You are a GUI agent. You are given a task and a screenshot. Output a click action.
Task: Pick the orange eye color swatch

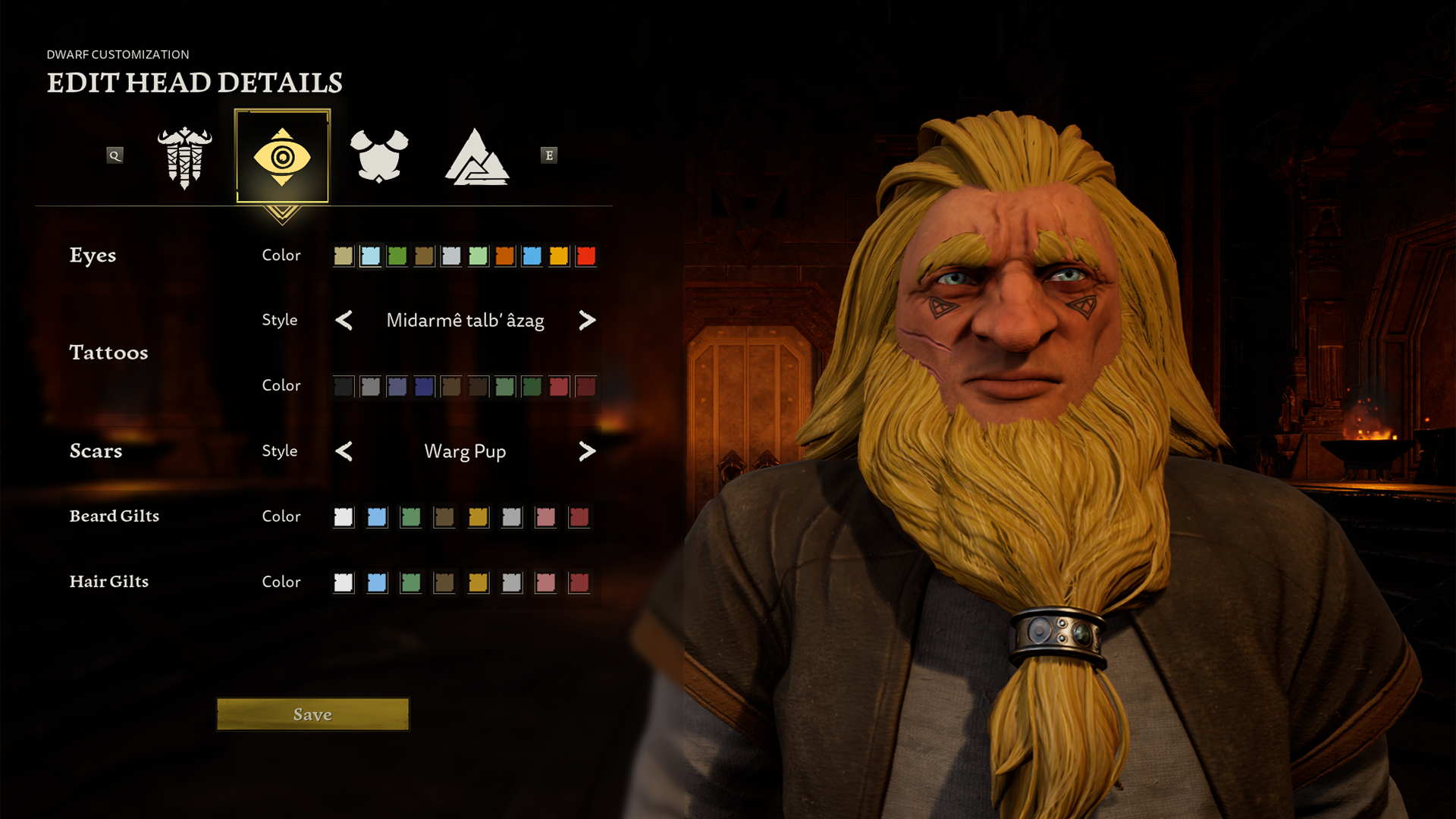505,256
